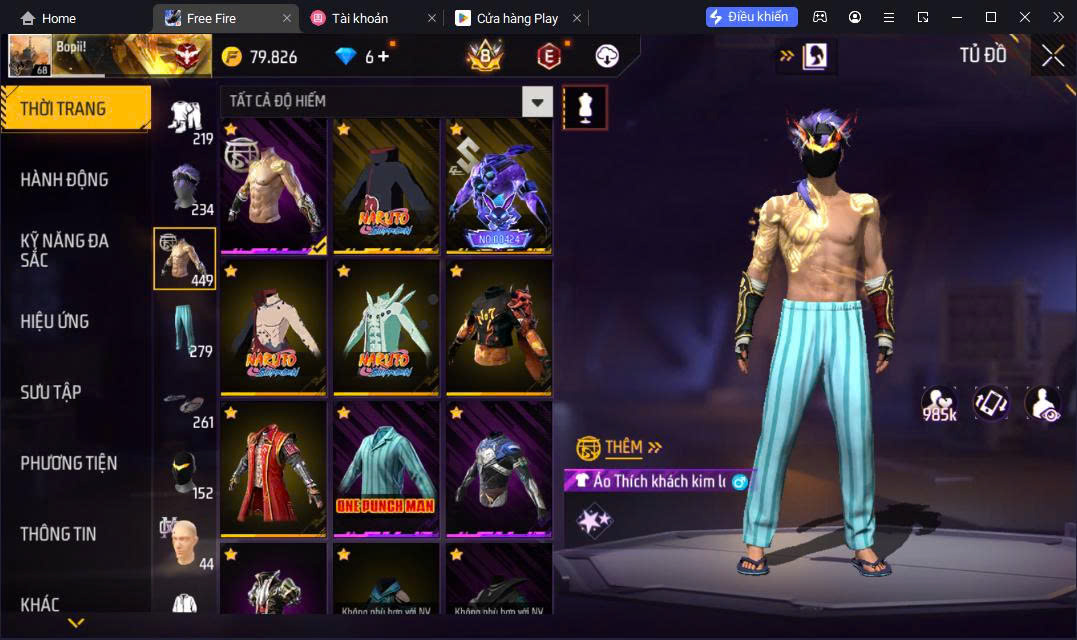Close the wardrobe with the X button
Image resolution: width=1077 pixels, height=640 pixels.
point(1052,56)
